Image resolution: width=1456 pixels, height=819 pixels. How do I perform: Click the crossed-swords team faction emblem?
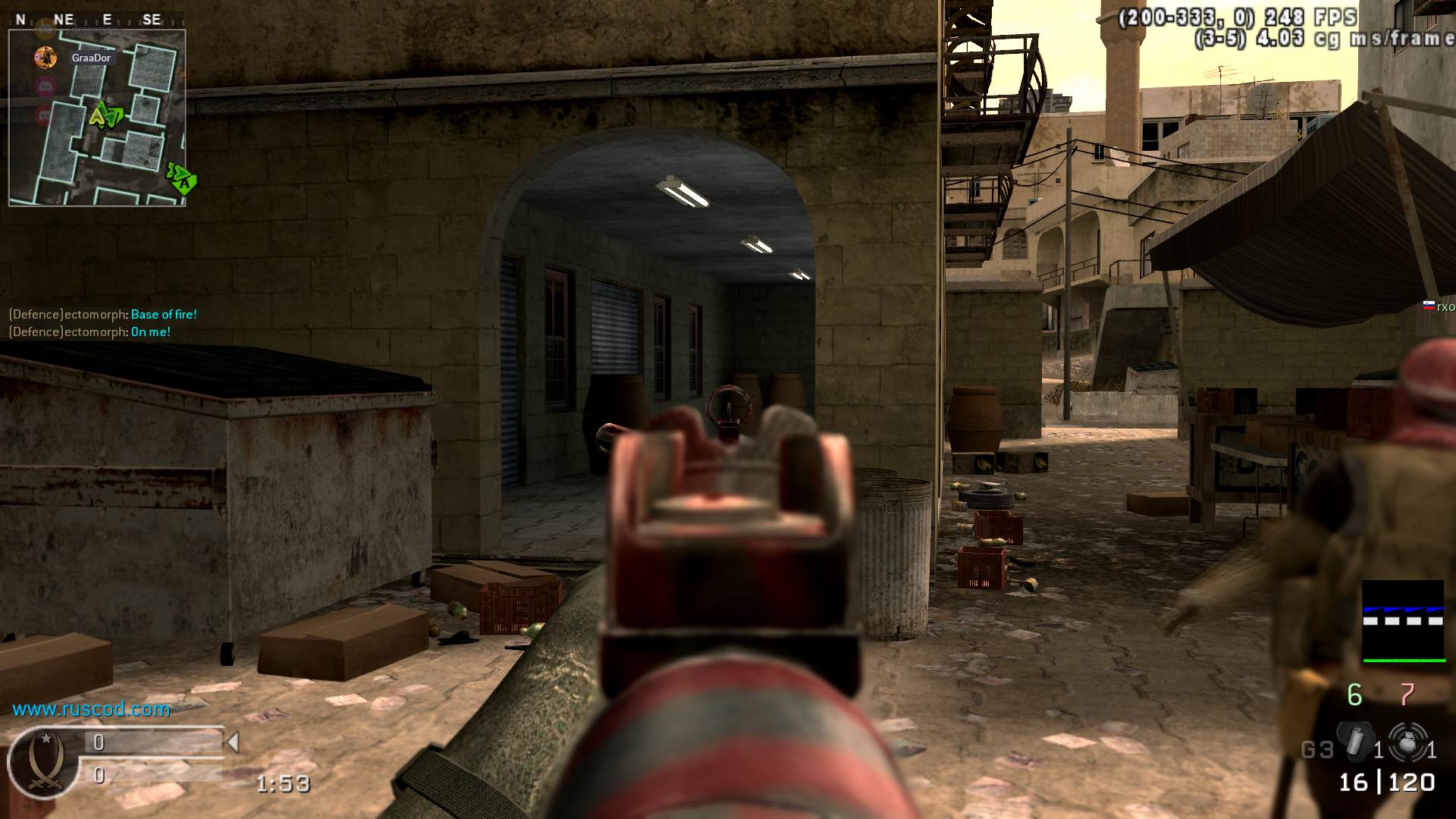point(44,761)
